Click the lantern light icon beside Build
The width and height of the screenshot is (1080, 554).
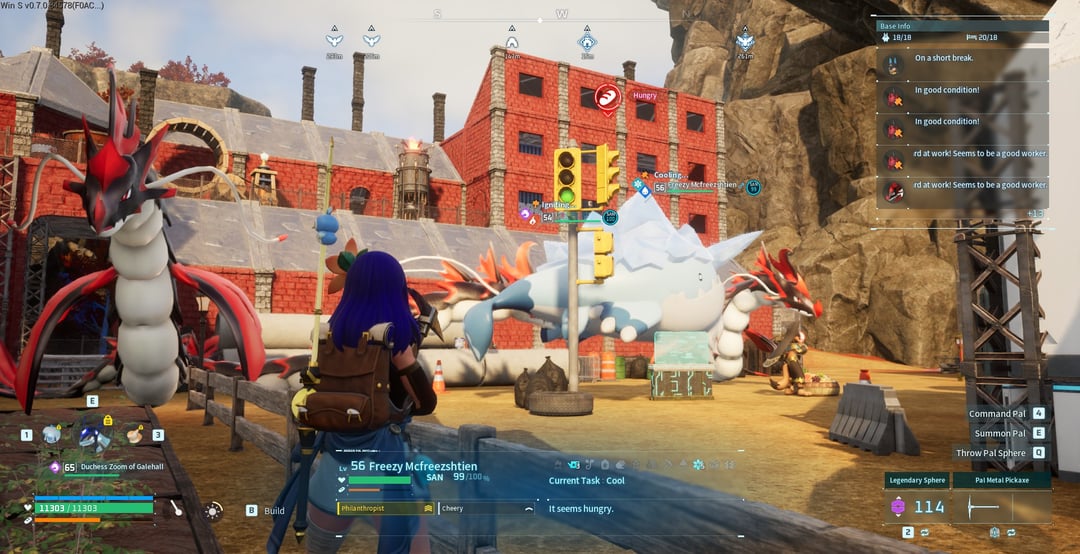click(x=213, y=510)
